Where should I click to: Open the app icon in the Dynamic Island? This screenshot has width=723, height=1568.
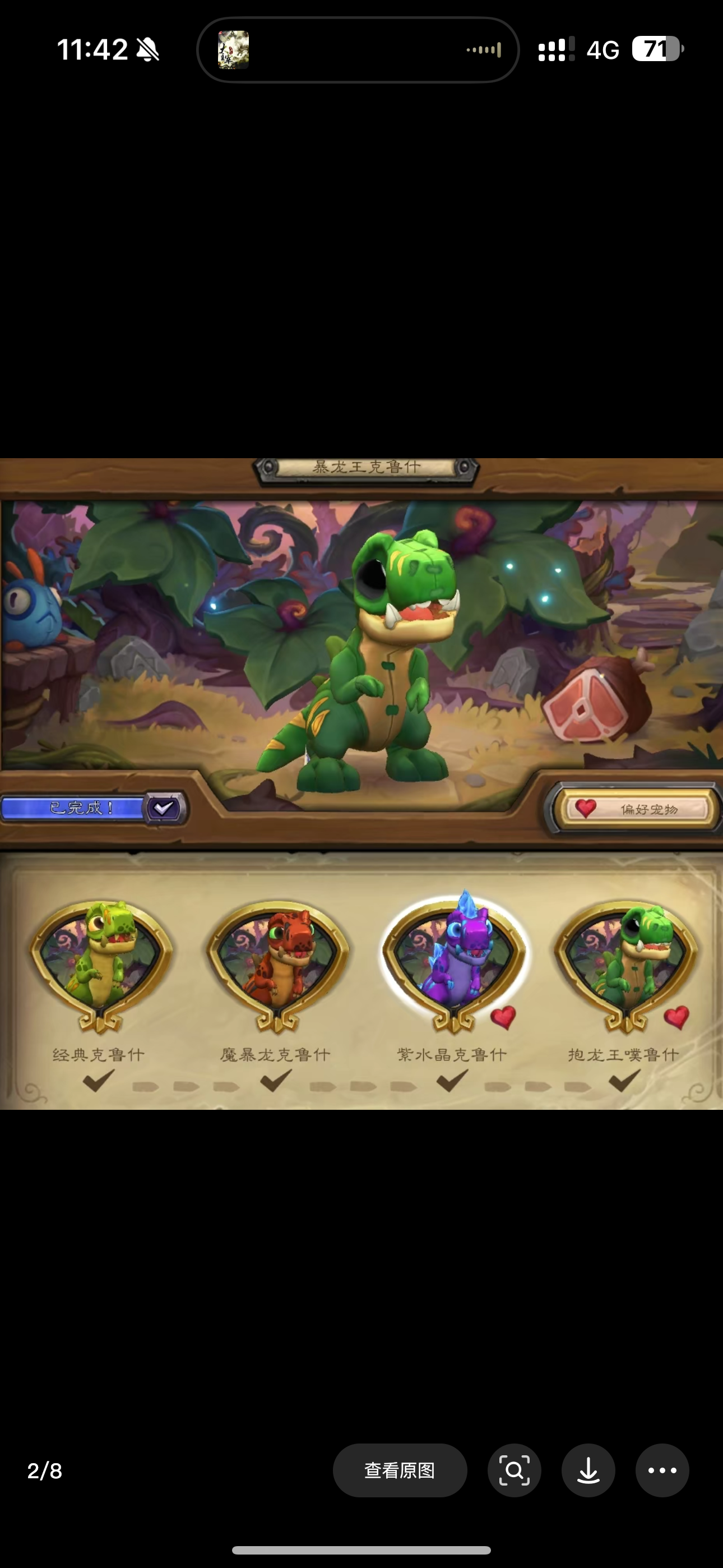[232, 49]
